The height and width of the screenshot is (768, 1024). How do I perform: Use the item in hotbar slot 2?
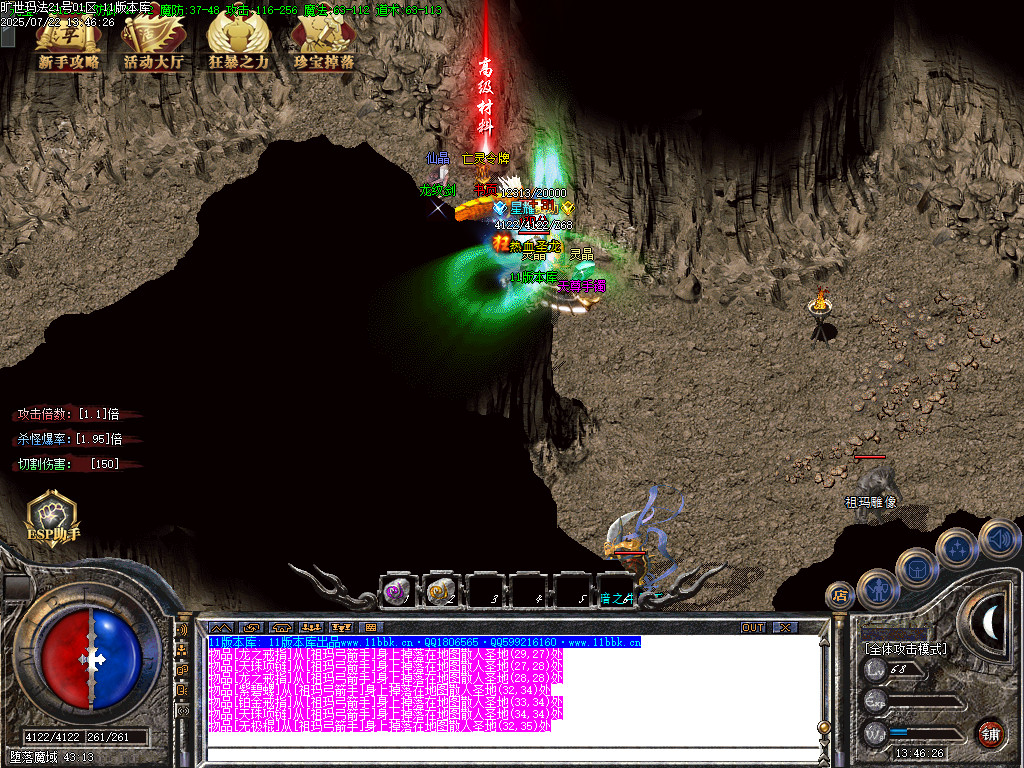pos(441,591)
